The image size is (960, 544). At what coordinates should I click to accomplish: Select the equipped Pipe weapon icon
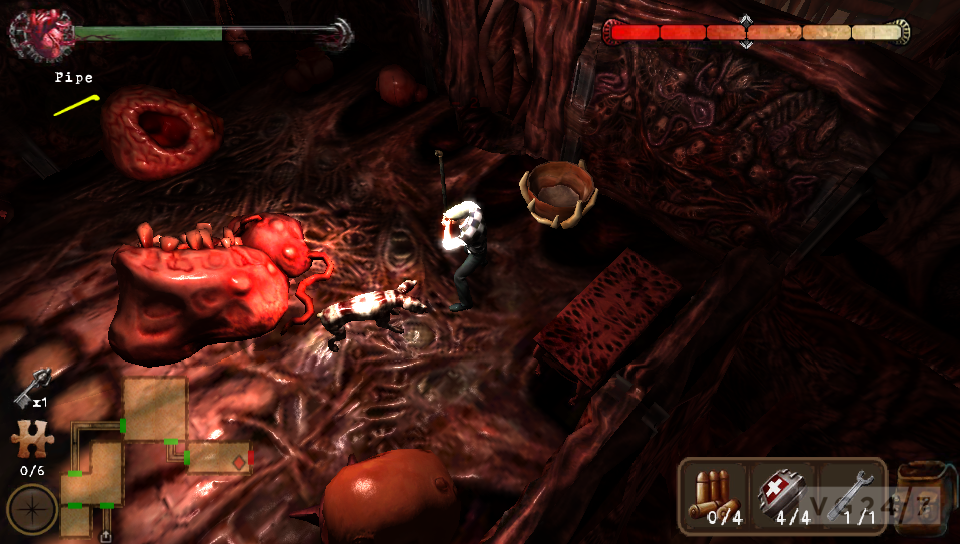coord(77,104)
